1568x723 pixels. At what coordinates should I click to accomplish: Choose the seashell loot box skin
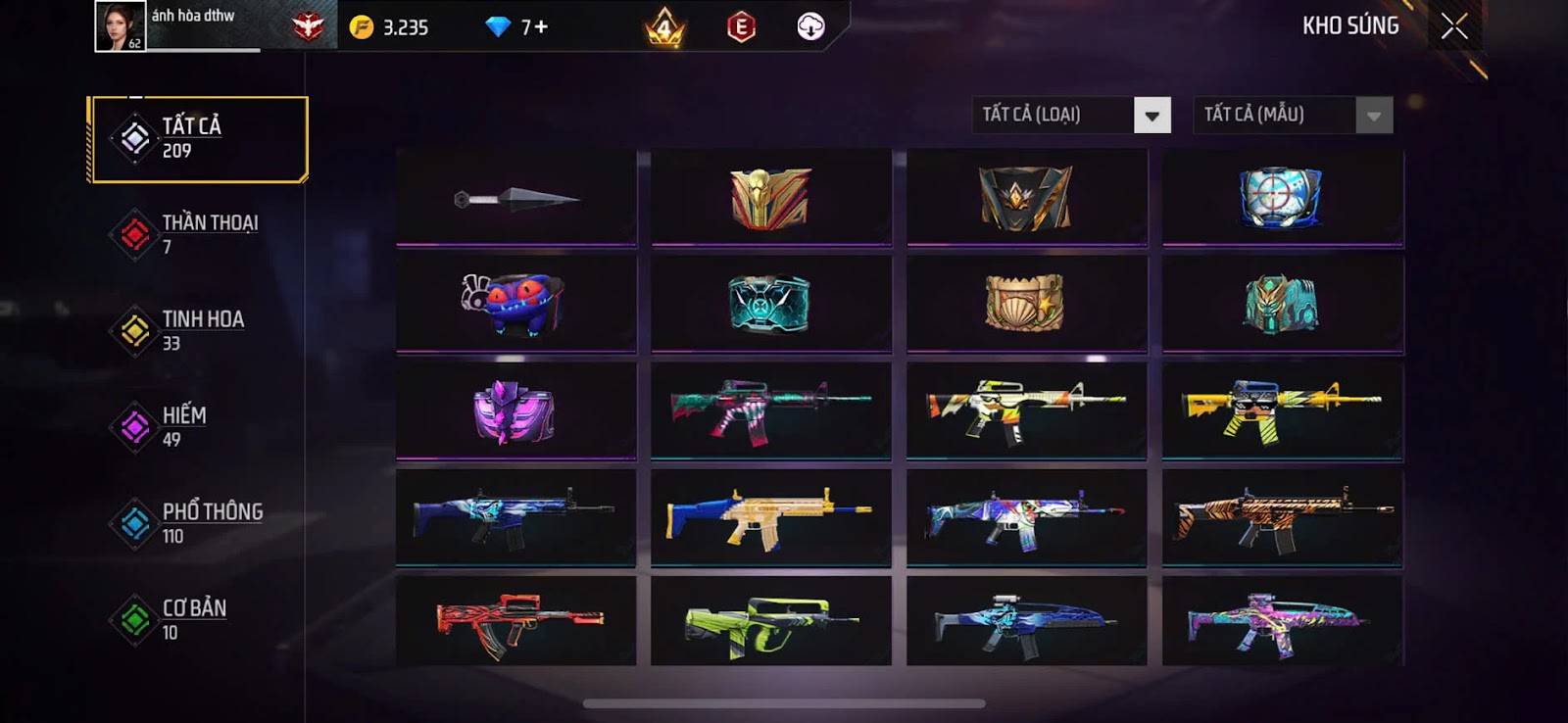1026,304
